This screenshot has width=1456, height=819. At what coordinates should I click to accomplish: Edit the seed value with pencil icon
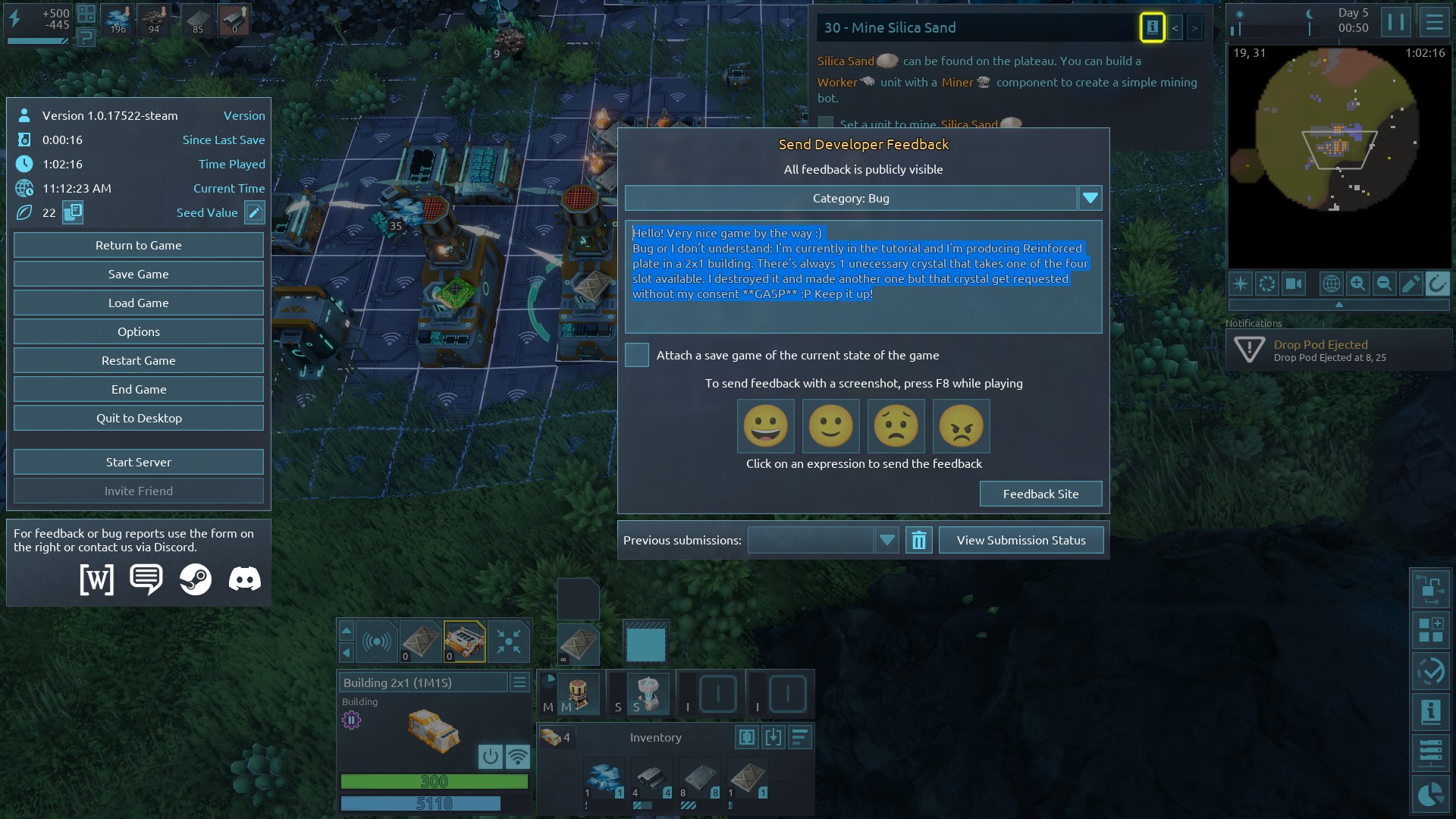click(x=255, y=212)
